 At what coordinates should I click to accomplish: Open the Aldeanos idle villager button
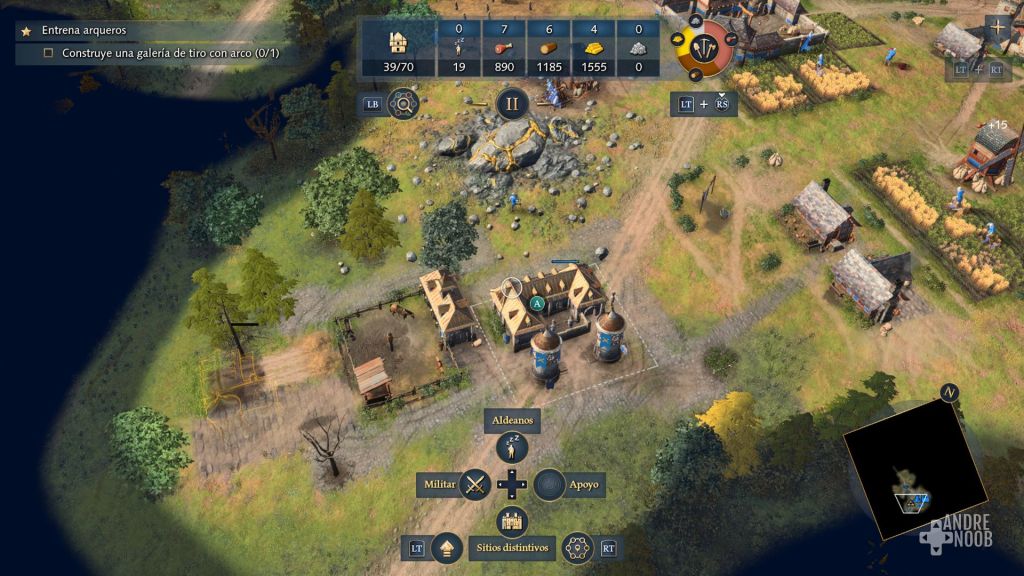coord(512,448)
